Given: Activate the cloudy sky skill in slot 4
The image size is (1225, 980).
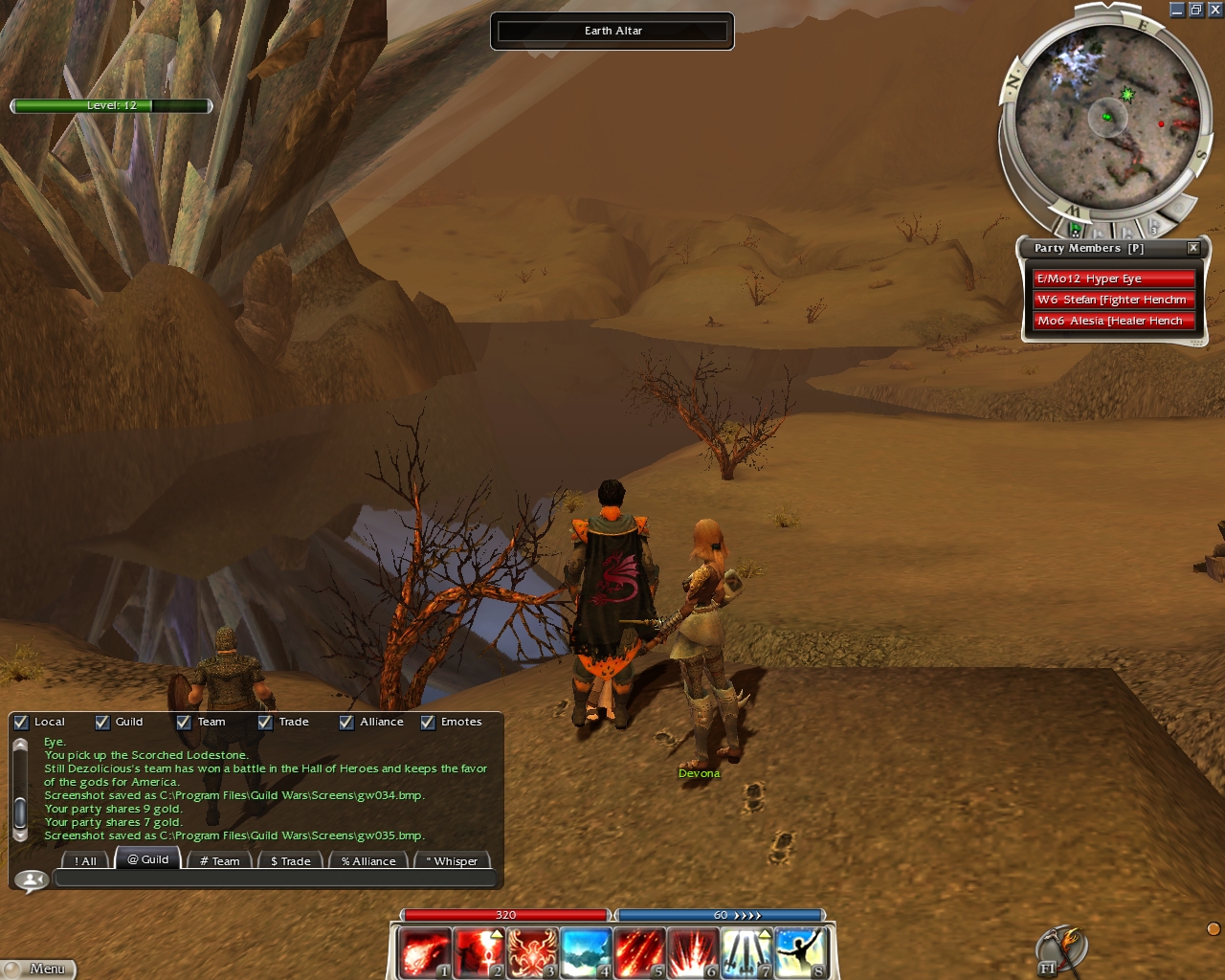Looking at the screenshot, I should click(586, 952).
